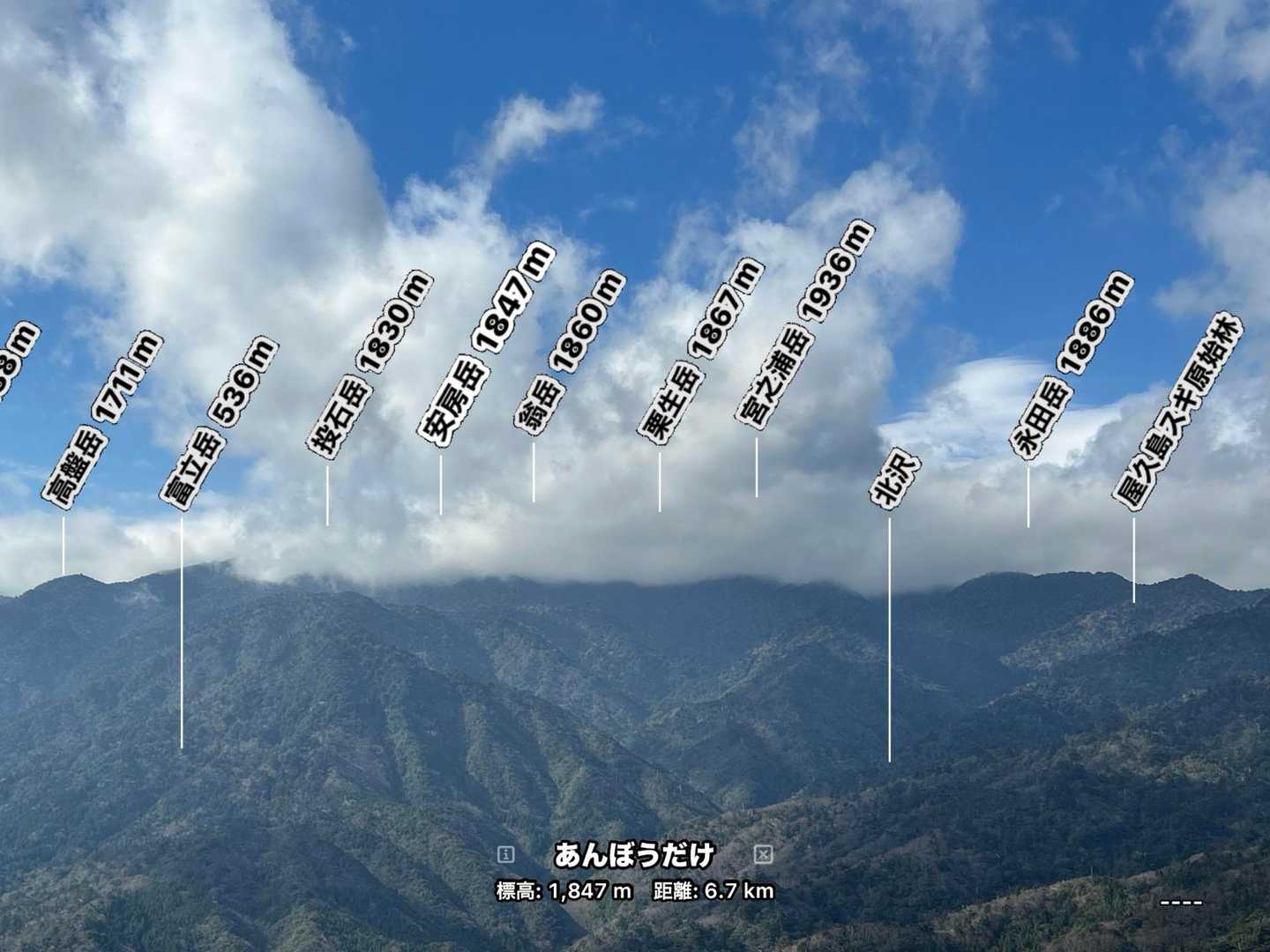Tap the 高盤岳 1711 m label
This screenshot has height=952, width=1270.
coord(102,420)
